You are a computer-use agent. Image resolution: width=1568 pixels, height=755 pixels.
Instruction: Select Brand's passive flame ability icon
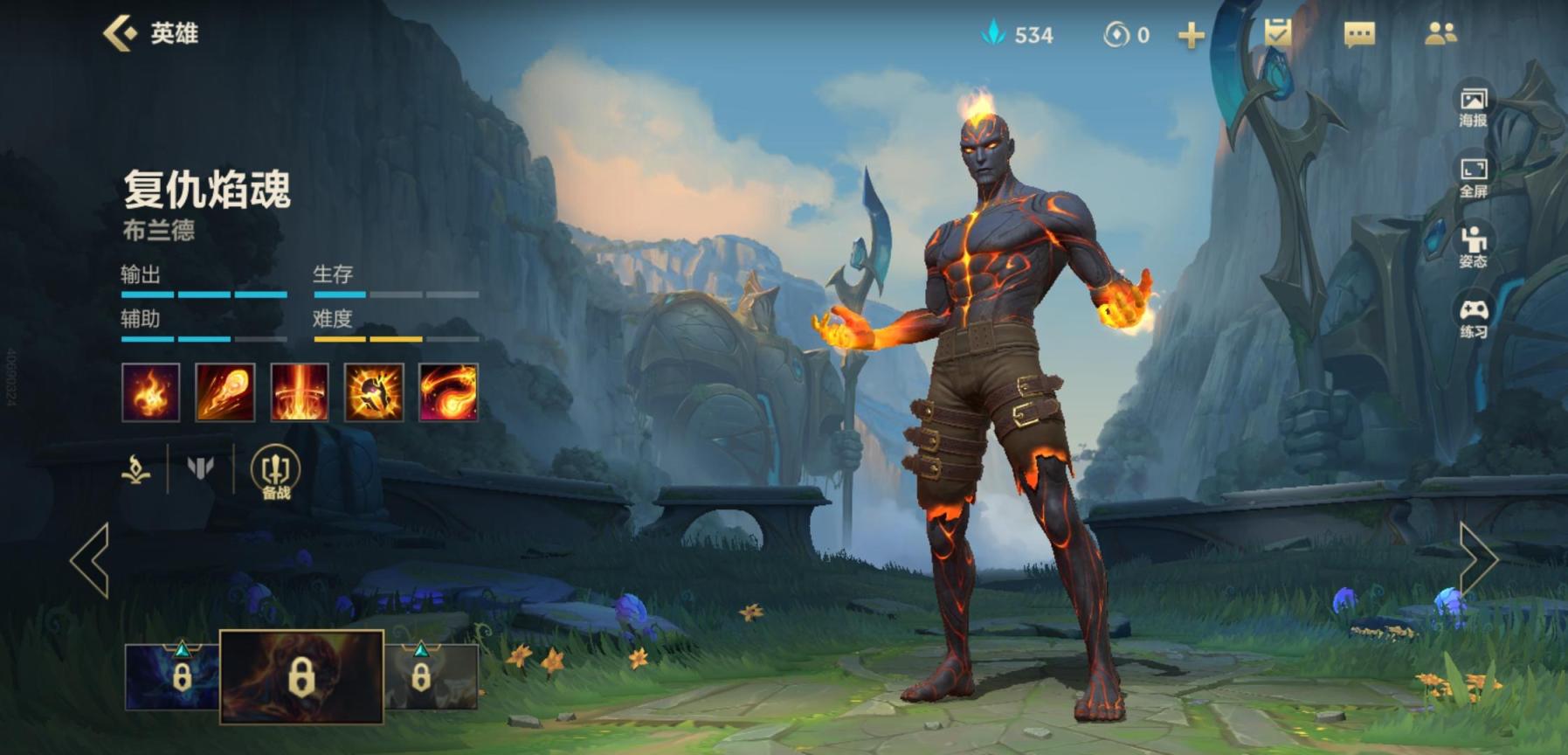[x=150, y=392]
